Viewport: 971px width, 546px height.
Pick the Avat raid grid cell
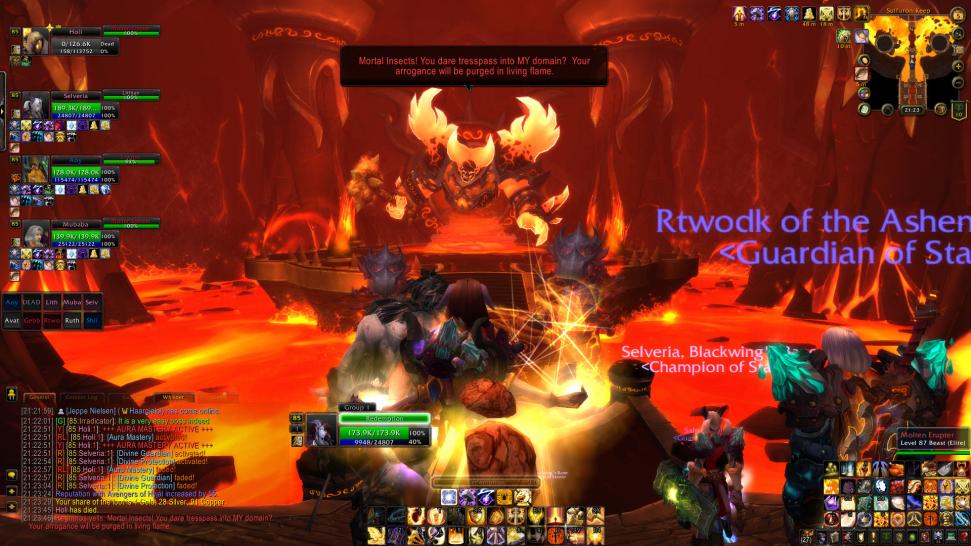(12, 320)
